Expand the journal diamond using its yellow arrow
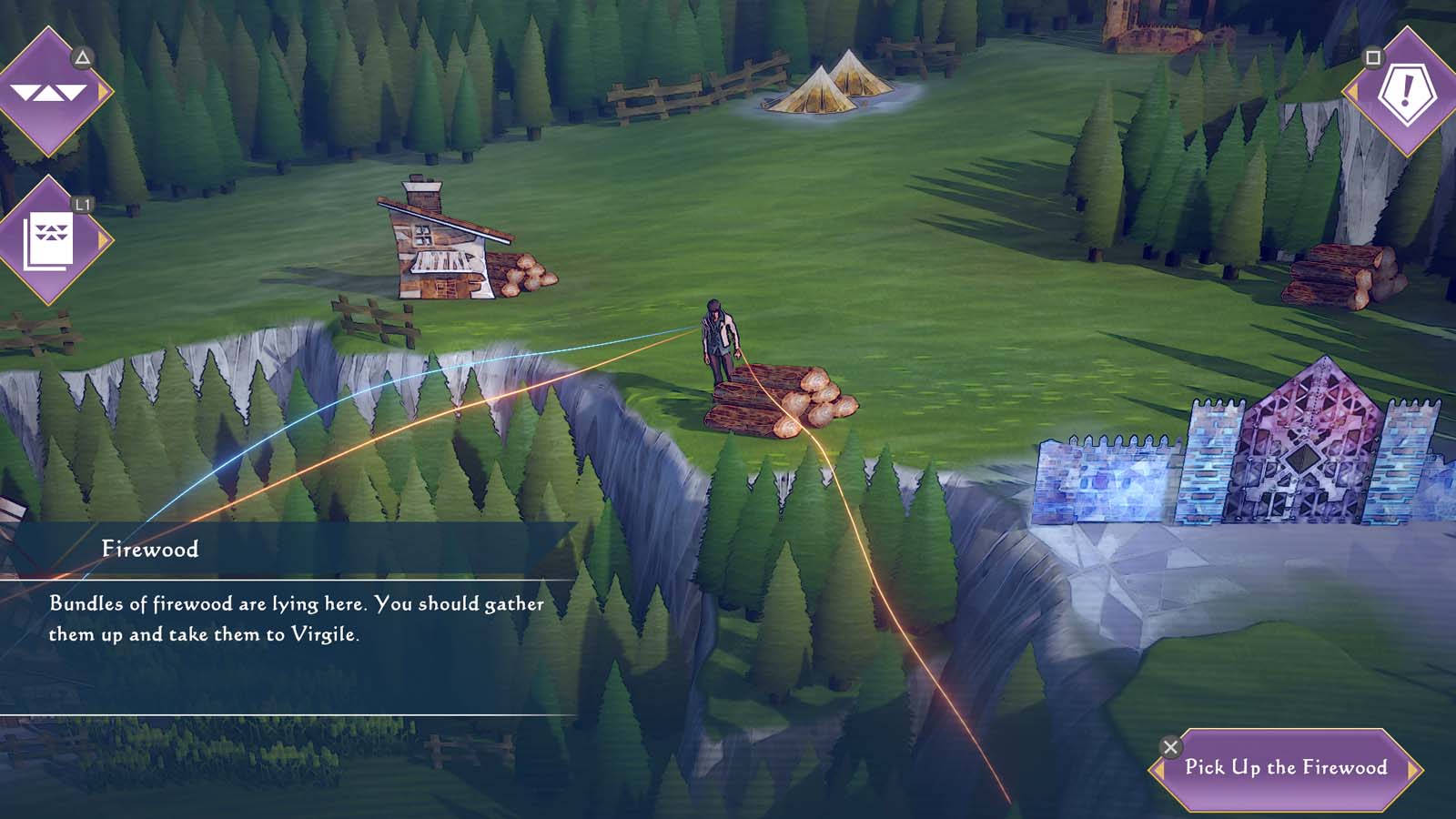1456x819 pixels. [x=102, y=239]
